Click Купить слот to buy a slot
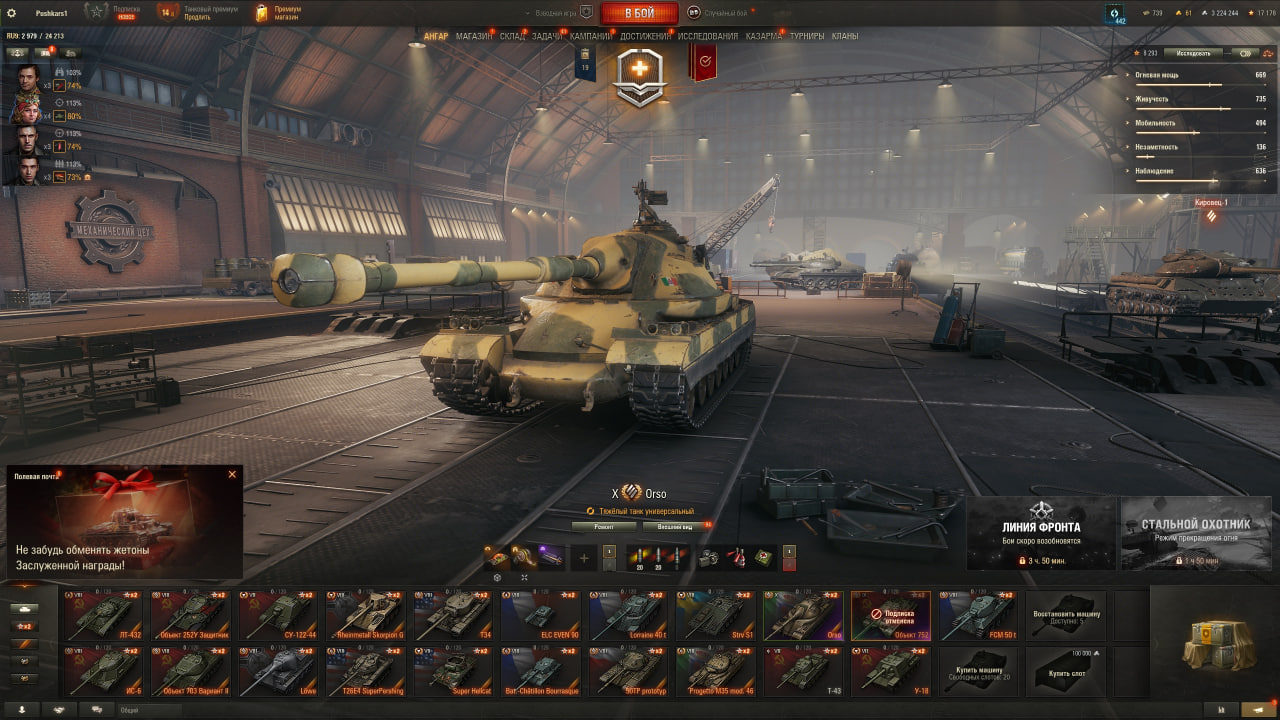This screenshot has width=1280, height=720. click(x=1066, y=671)
